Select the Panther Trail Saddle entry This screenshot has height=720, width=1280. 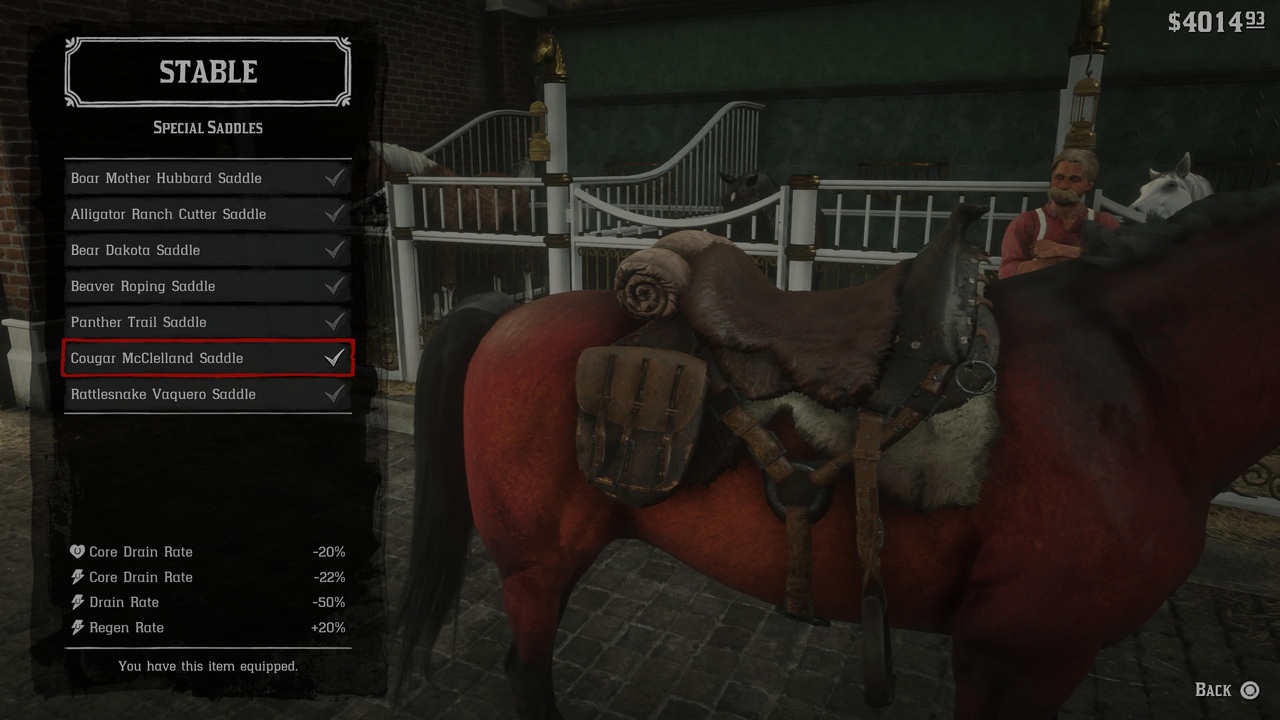tap(180, 322)
